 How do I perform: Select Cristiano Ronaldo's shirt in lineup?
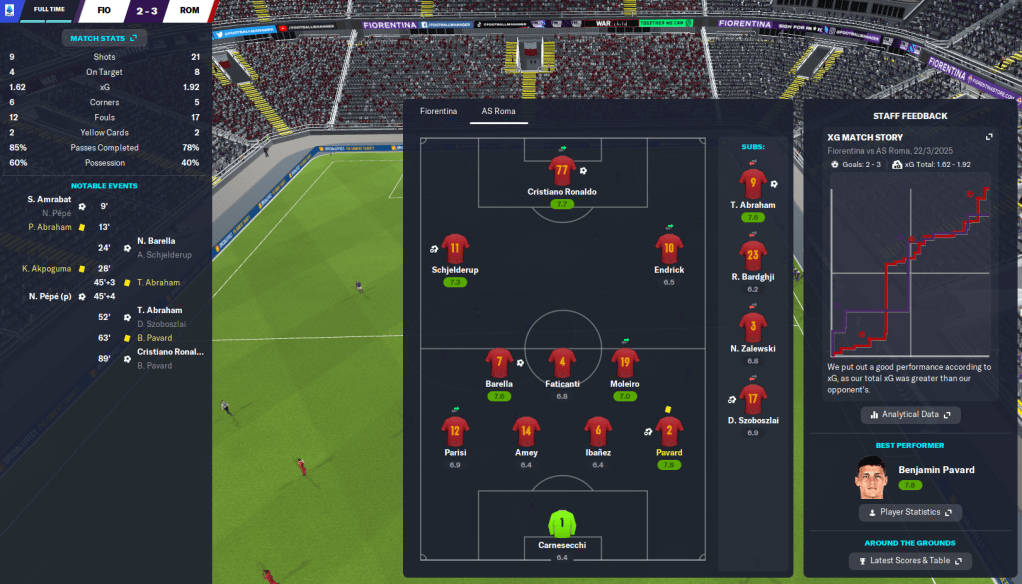[562, 168]
